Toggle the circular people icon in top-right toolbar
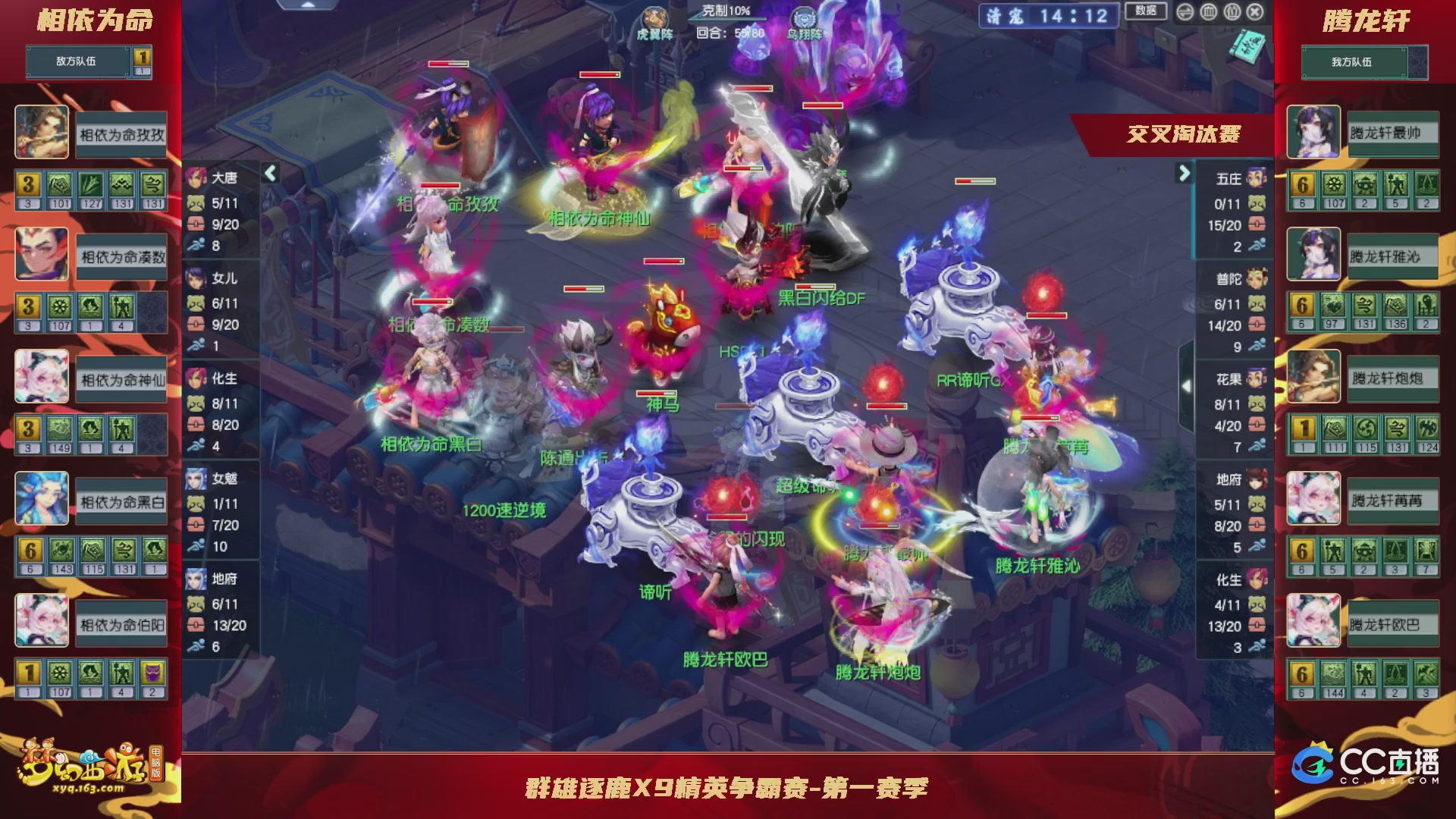 pos(1233,13)
